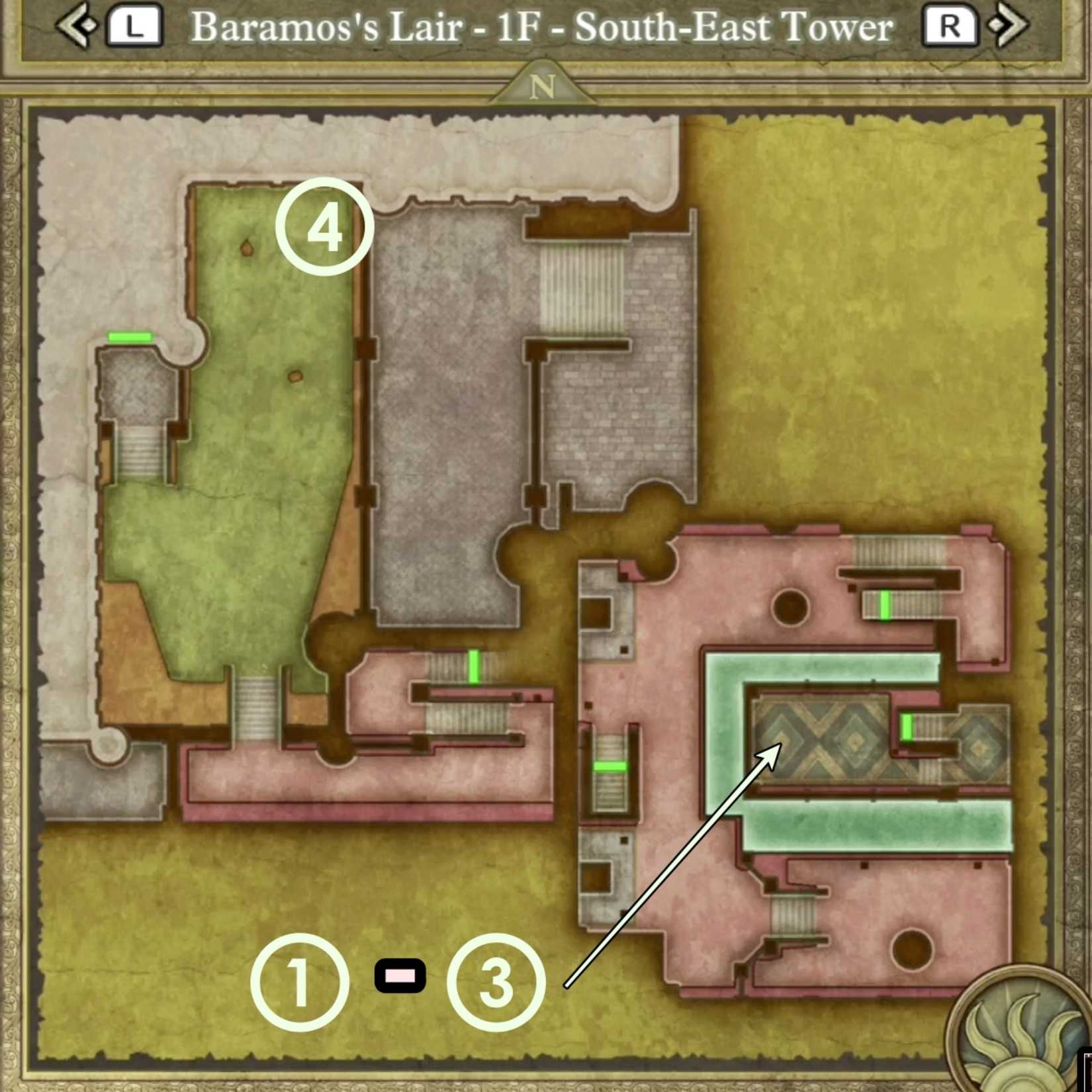This screenshot has height=1092, width=1092.
Task: Toggle the green door marker beside the central stairs
Action: click(474, 670)
